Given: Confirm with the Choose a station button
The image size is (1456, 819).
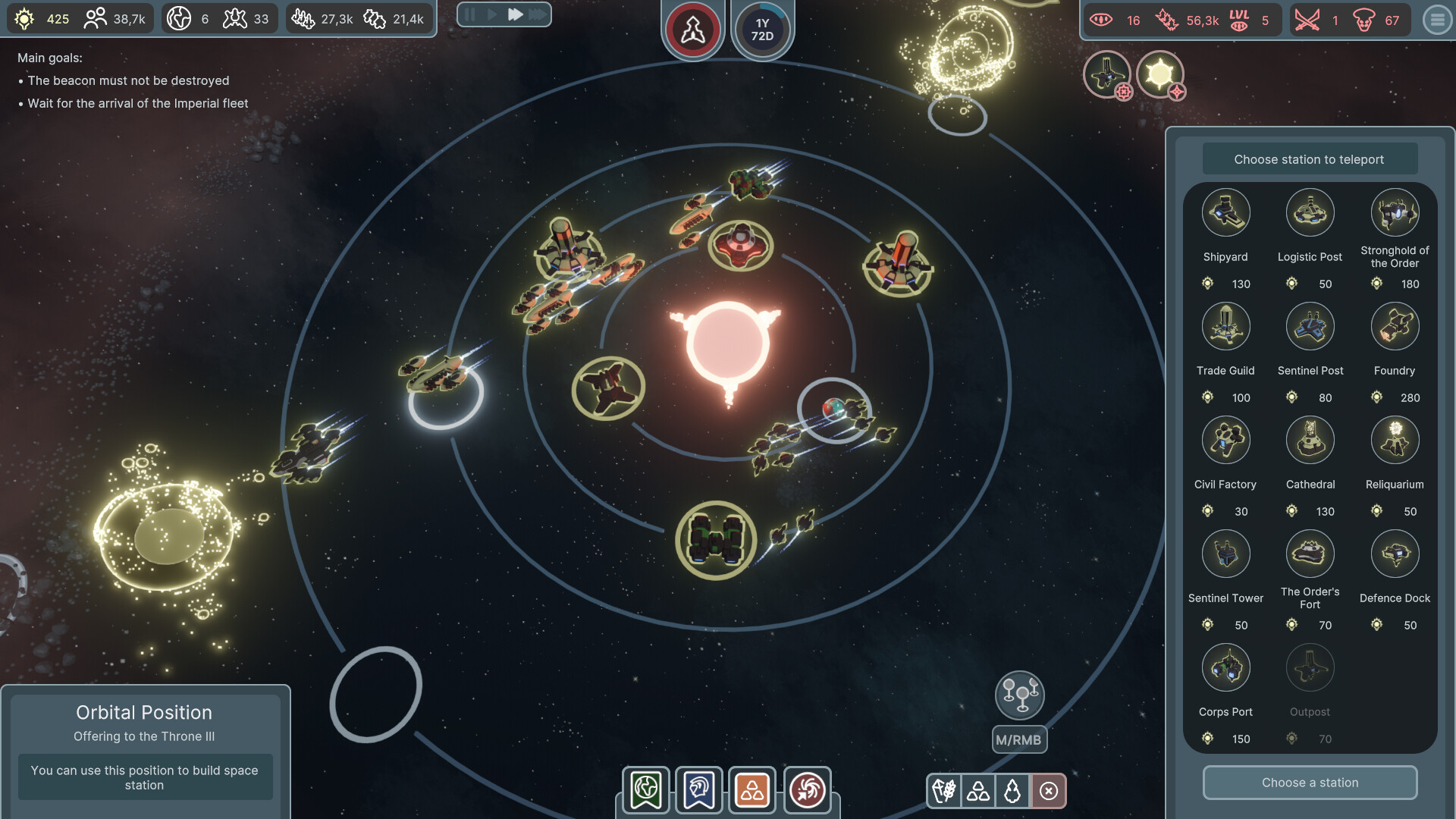Looking at the screenshot, I should (1310, 783).
